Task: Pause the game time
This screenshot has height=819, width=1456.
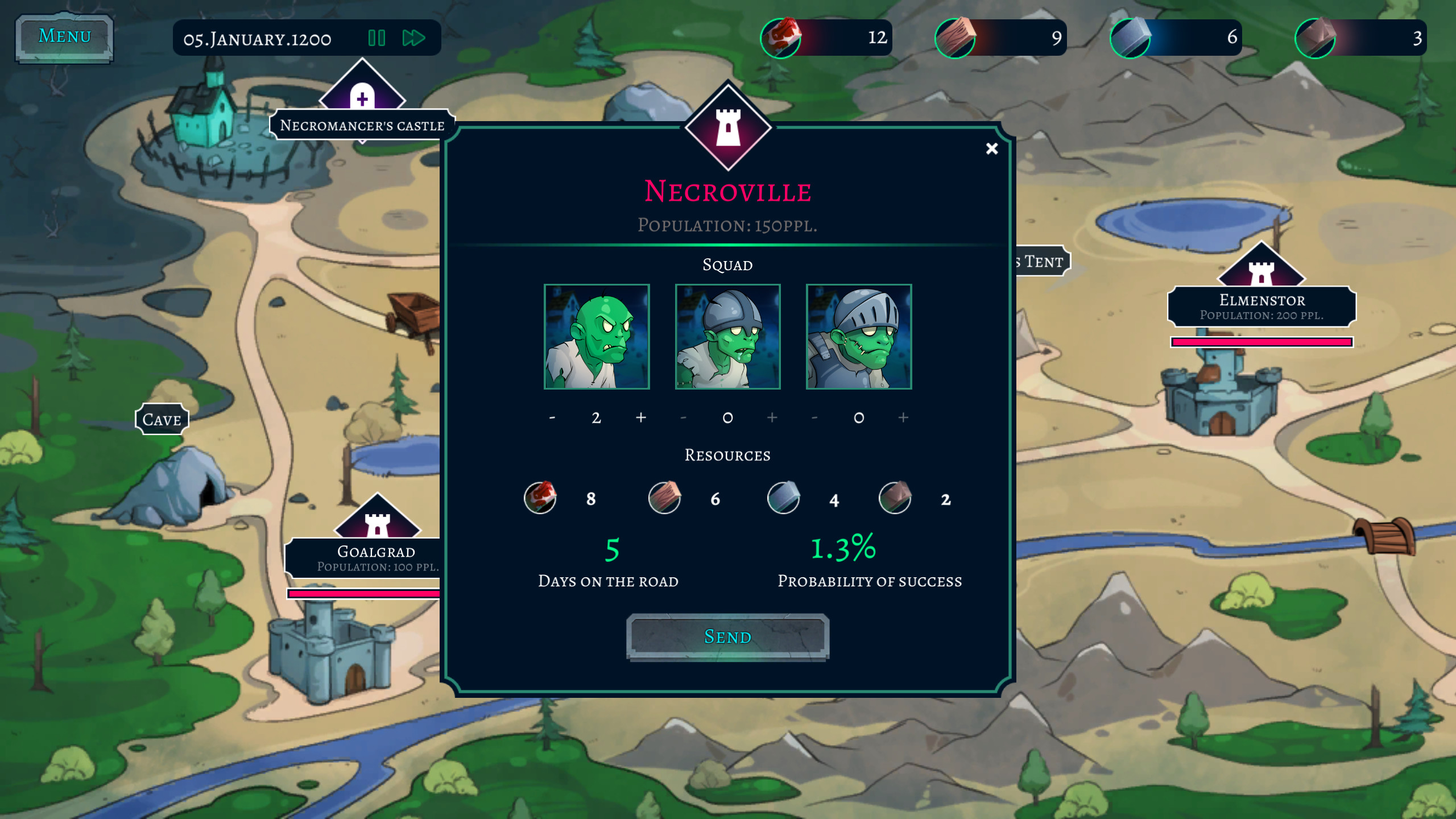Action: [377, 38]
